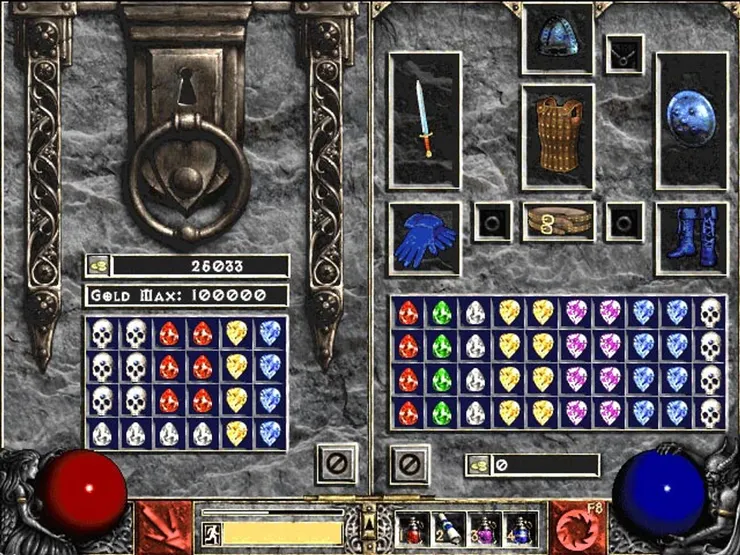The height and width of the screenshot is (555, 740).
Task: Pick up the blue helmet
Action: (557, 38)
